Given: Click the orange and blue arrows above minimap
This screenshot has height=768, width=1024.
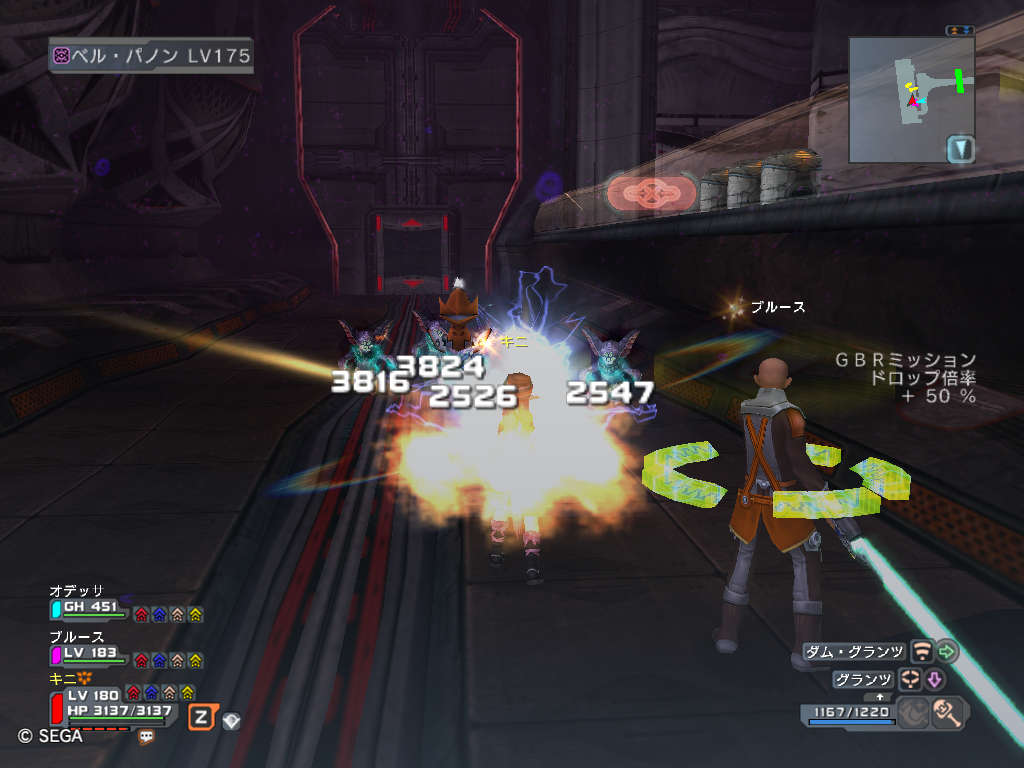Looking at the screenshot, I should (x=959, y=31).
